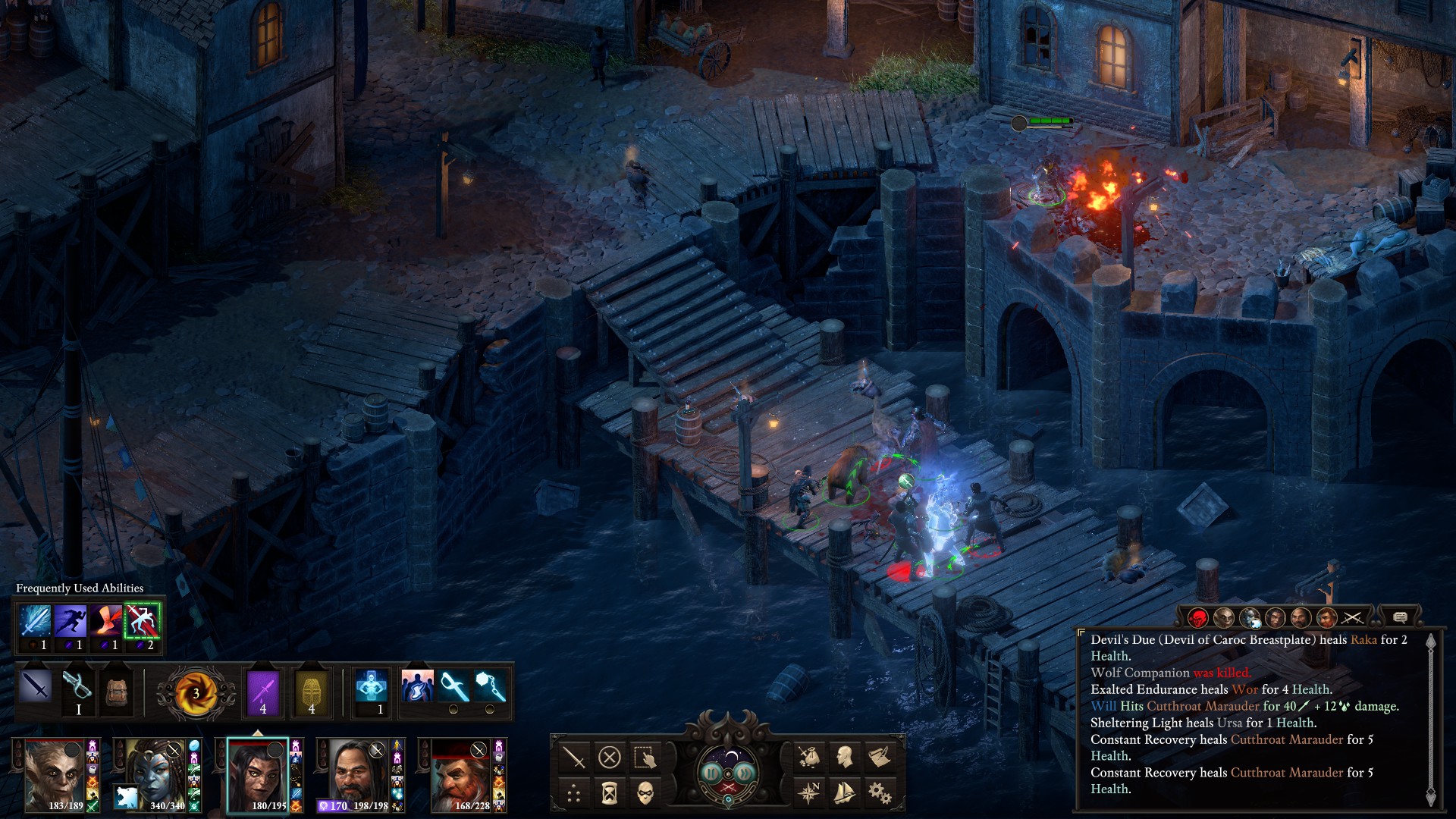The height and width of the screenshot is (819, 1456).
Task: Pause the game with the pause button
Action: pos(711,773)
